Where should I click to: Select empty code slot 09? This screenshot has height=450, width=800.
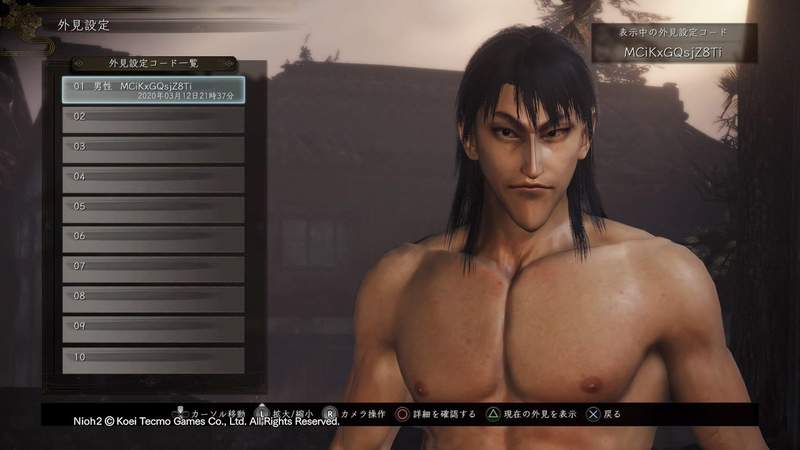(x=153, y=329)
